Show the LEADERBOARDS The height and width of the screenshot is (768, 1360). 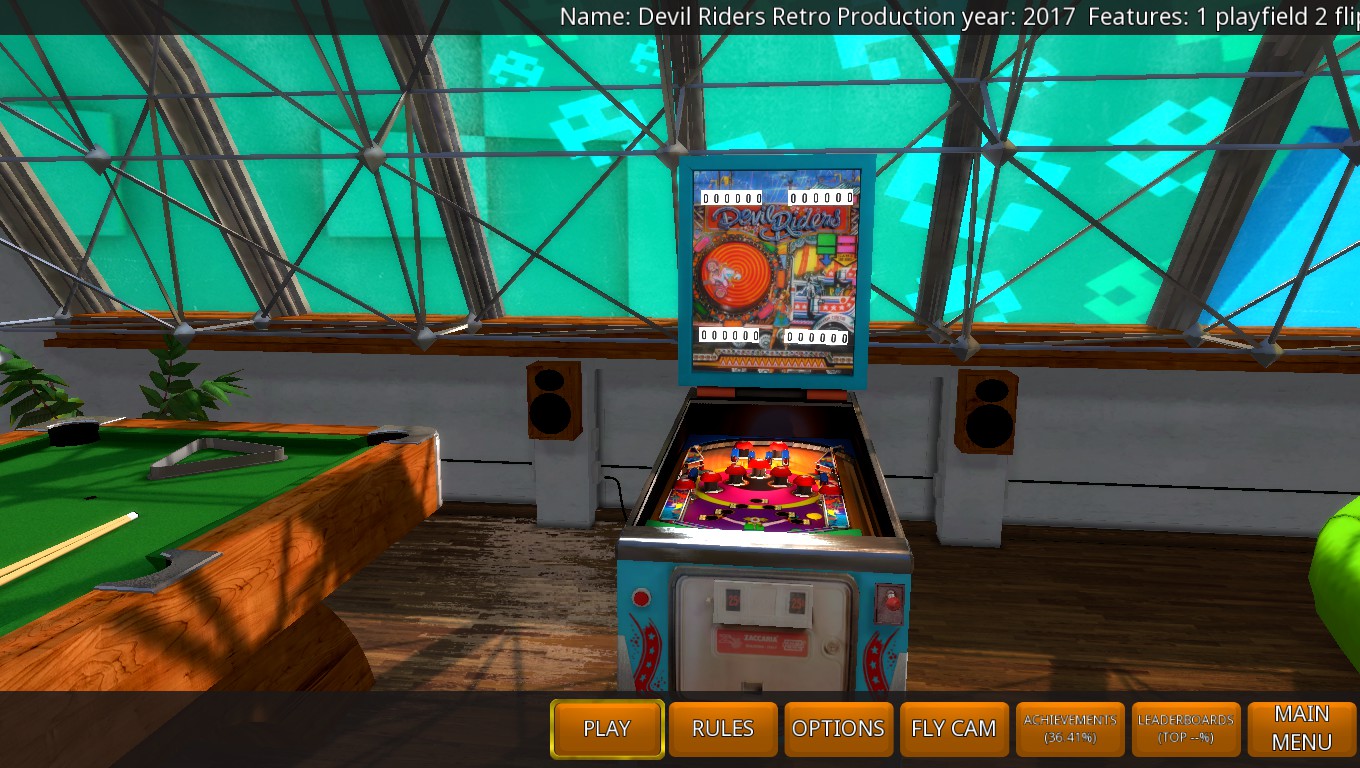[1186, 728]
